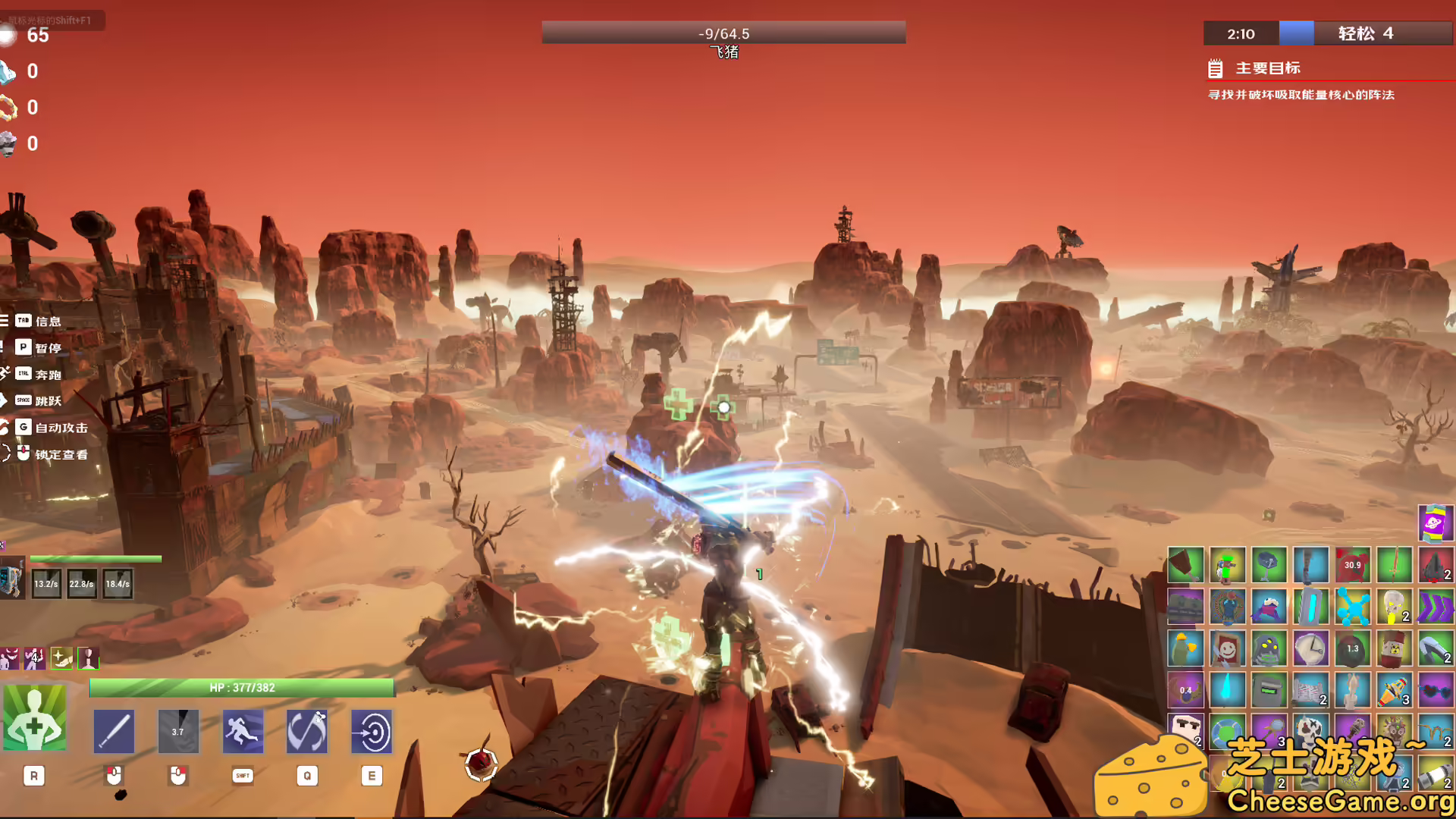Activate the green healing figure ability

click(34, 718)
